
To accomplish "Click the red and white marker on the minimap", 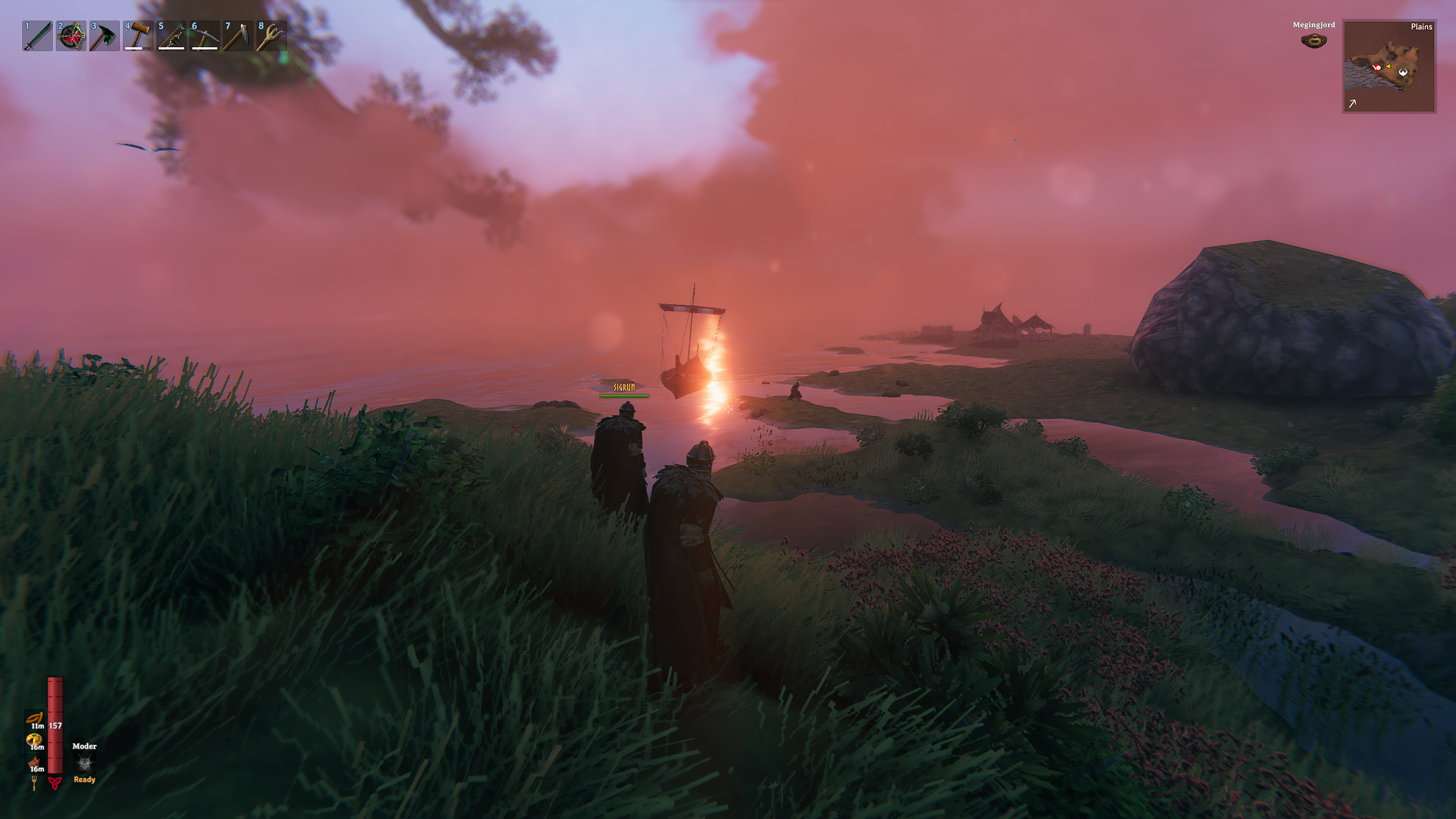I will tap(1378, 67).
